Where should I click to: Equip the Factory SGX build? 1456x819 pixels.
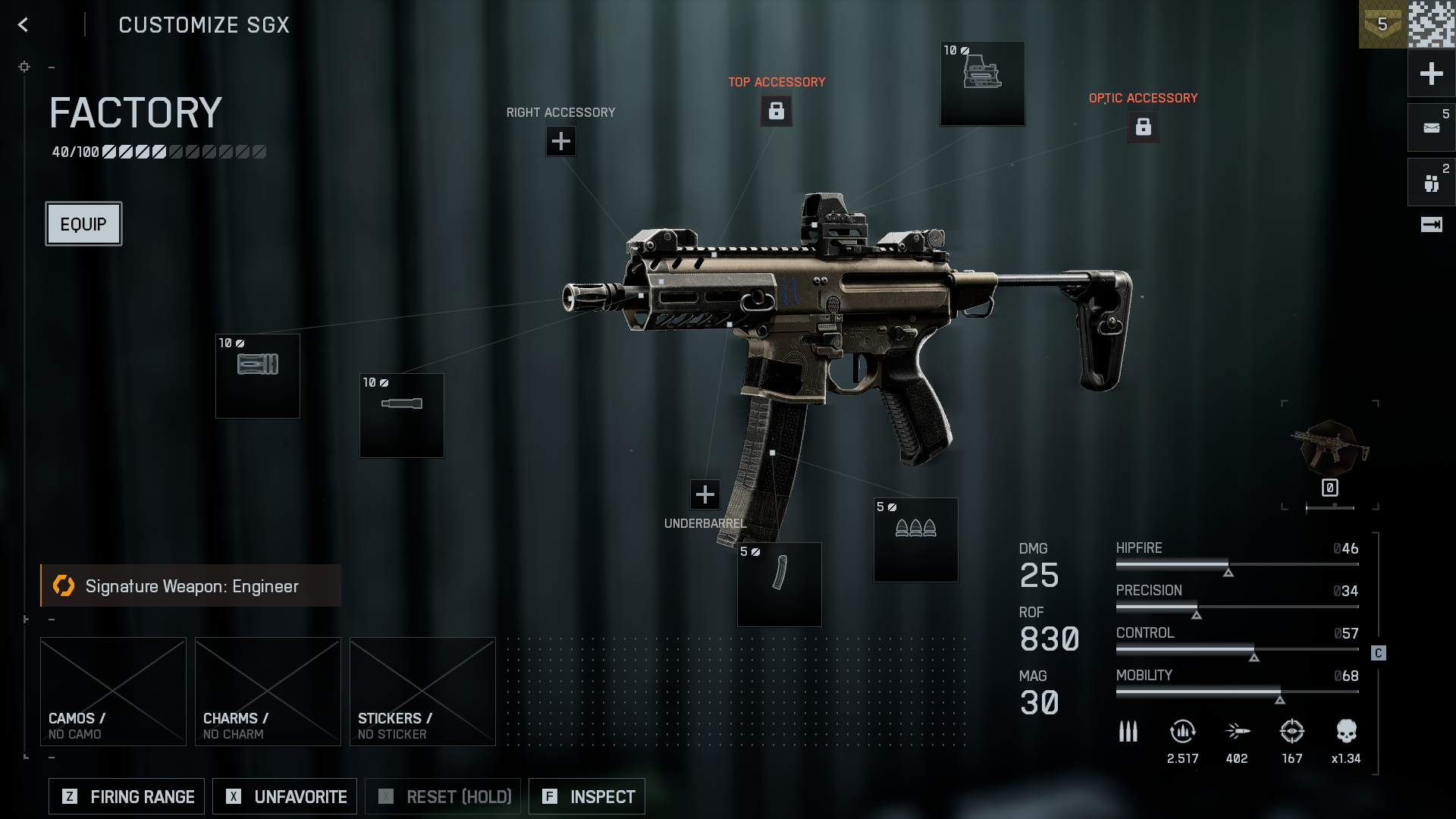[x=83, y=224]
